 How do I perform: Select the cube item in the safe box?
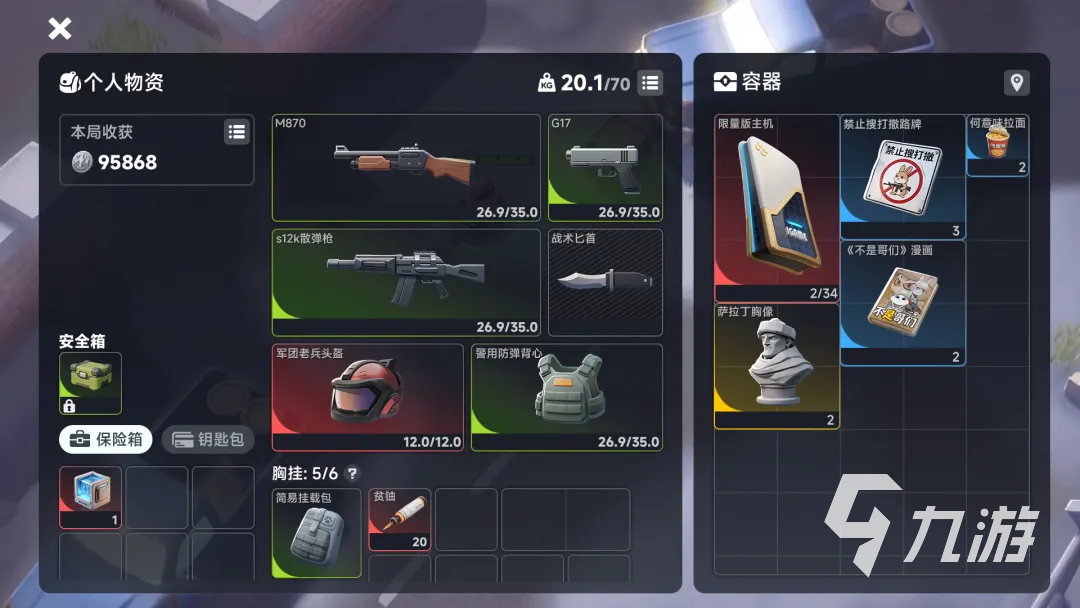tap(90, 496)
